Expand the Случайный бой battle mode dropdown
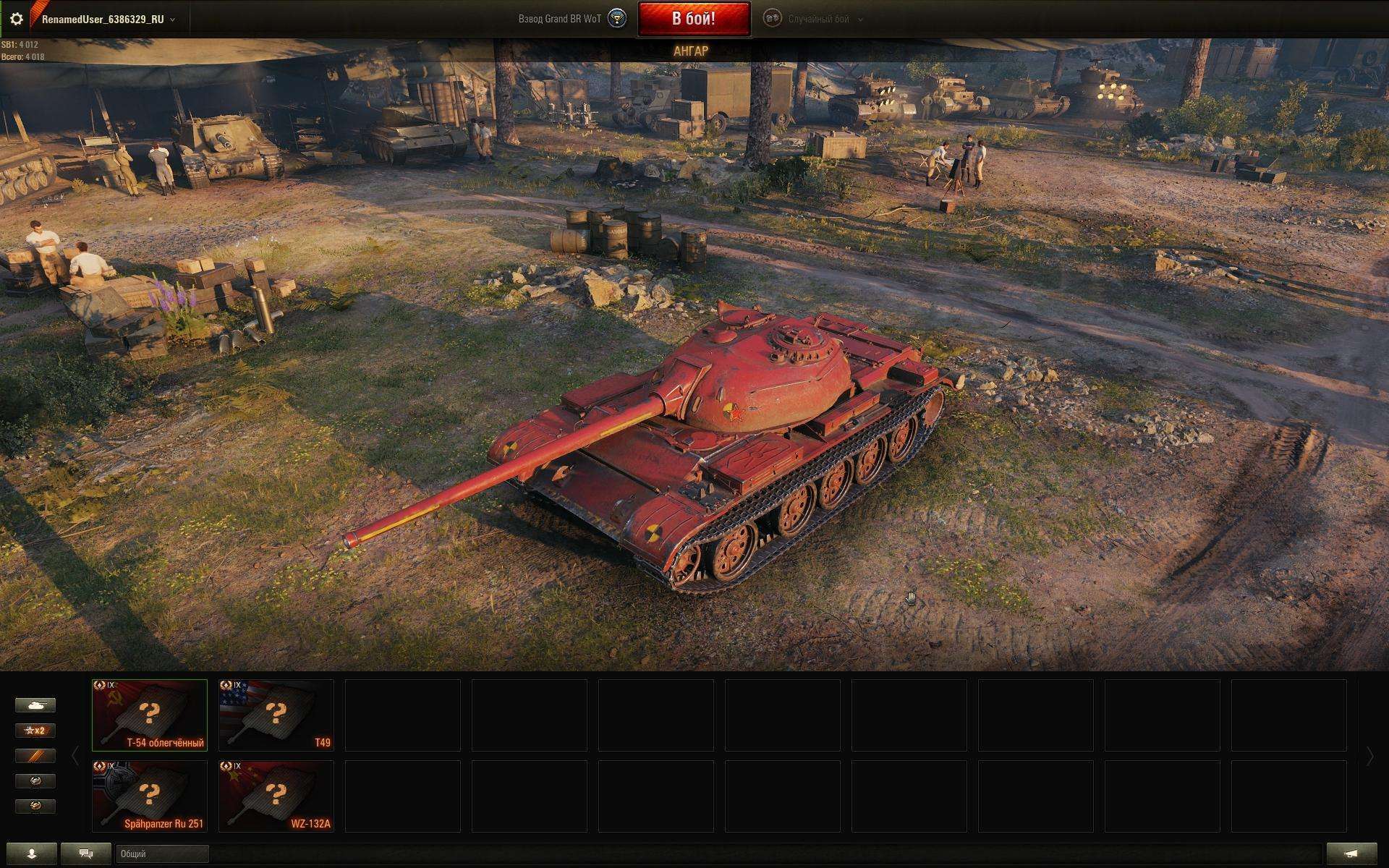This screenshot has width=1389, height=868. click(818, 20)
